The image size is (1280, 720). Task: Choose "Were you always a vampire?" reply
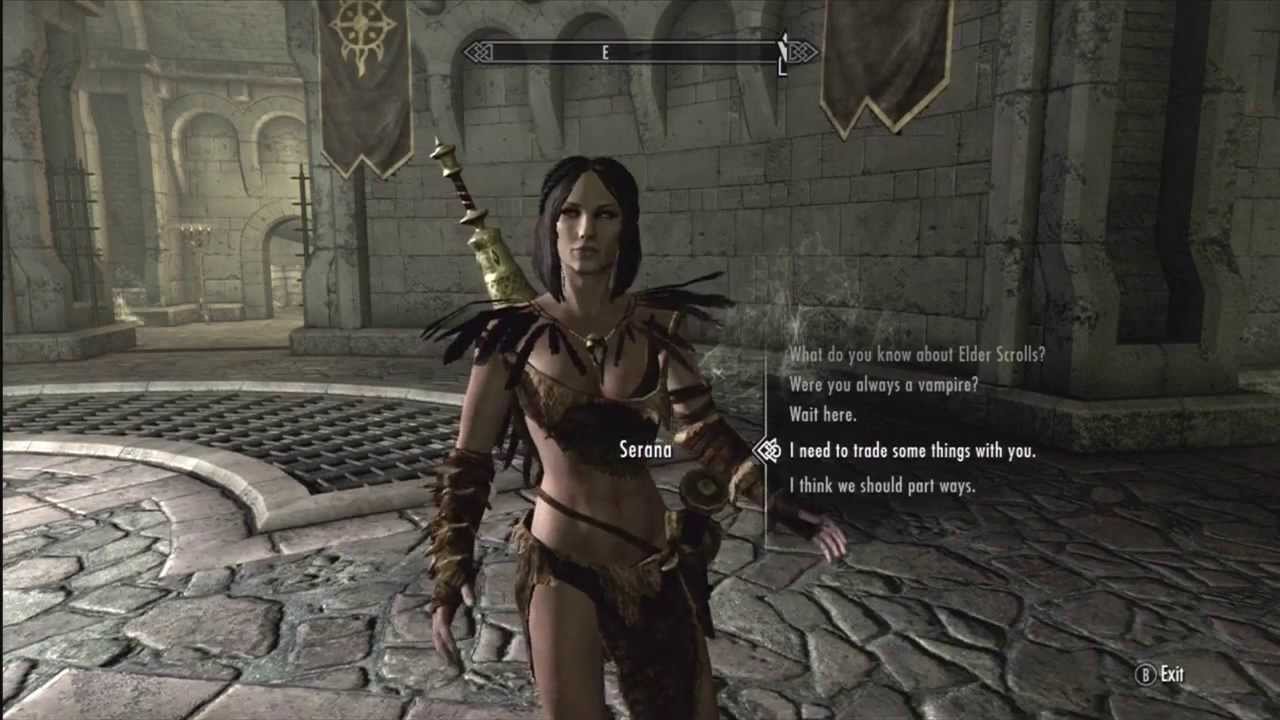click(883, 384)
